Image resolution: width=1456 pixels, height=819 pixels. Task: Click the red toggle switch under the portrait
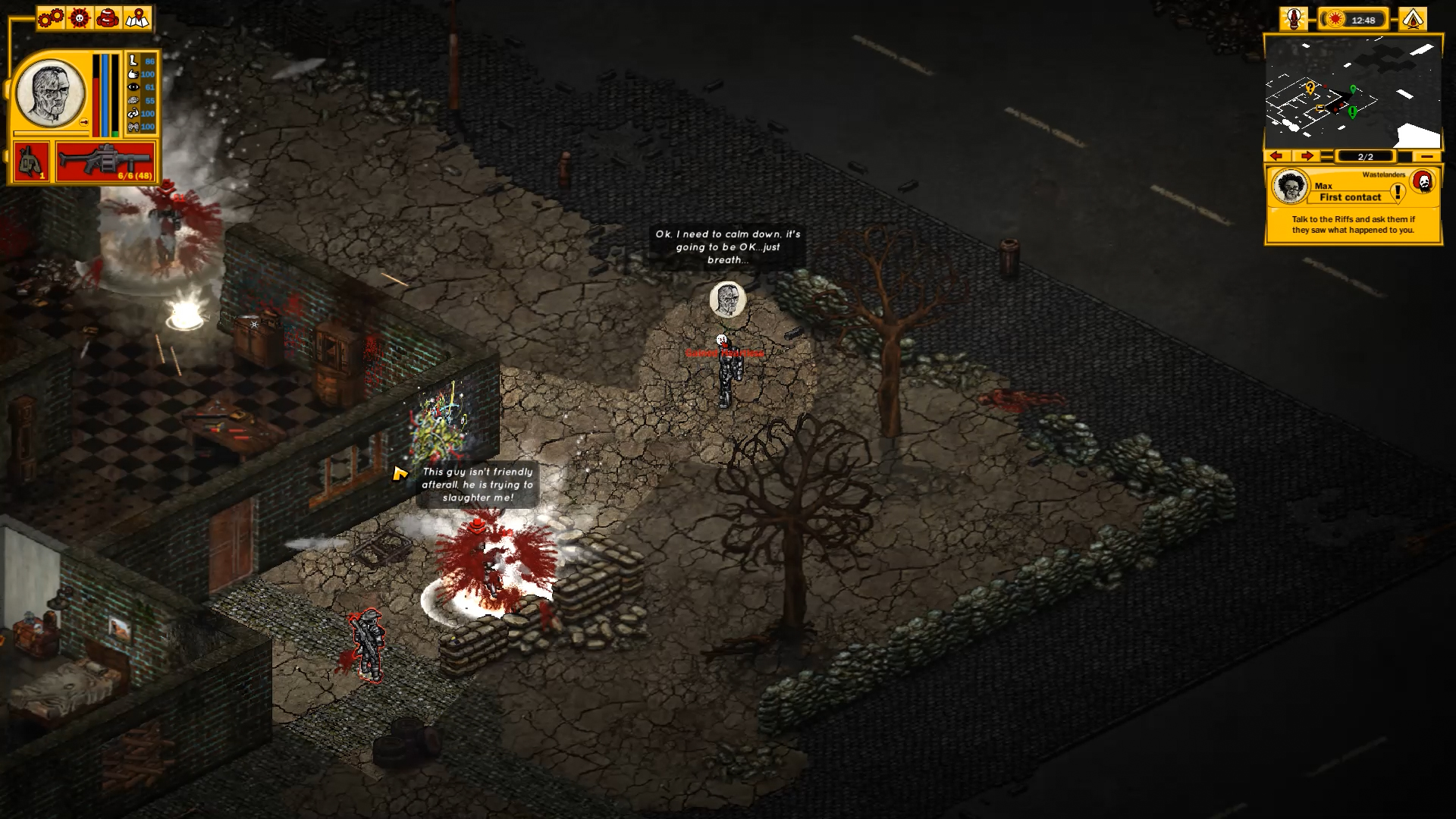pos(84,122)
